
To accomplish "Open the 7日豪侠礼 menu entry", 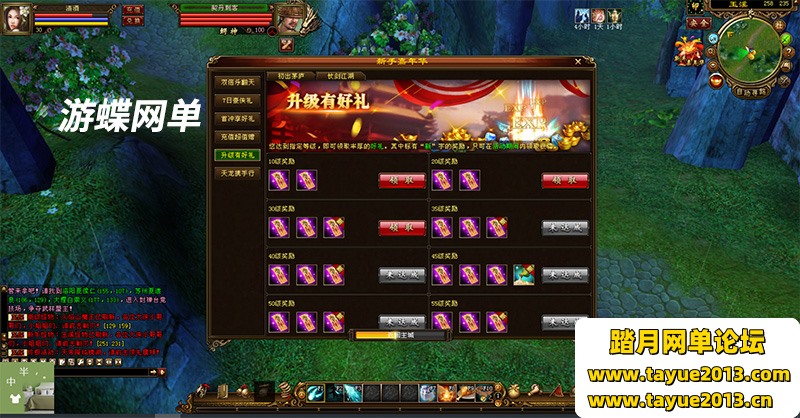I will pos(238,100).
